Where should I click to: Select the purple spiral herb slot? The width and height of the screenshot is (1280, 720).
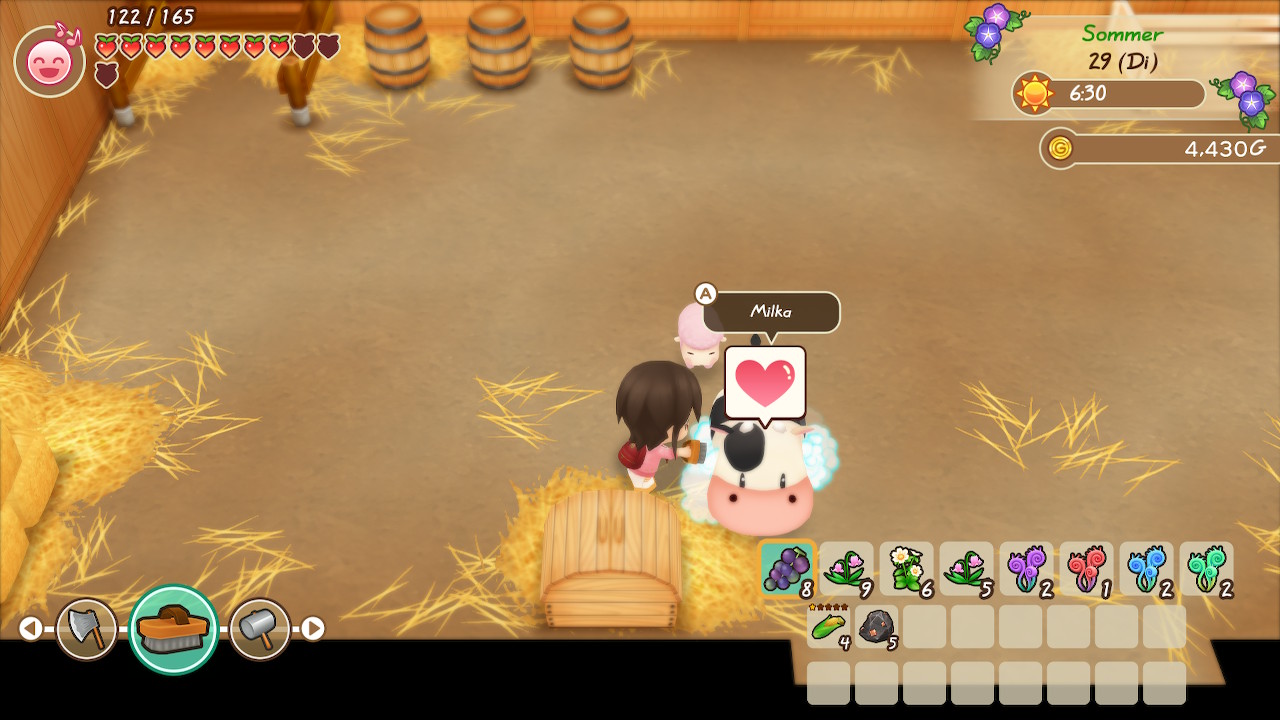(x=1026, y=569)
